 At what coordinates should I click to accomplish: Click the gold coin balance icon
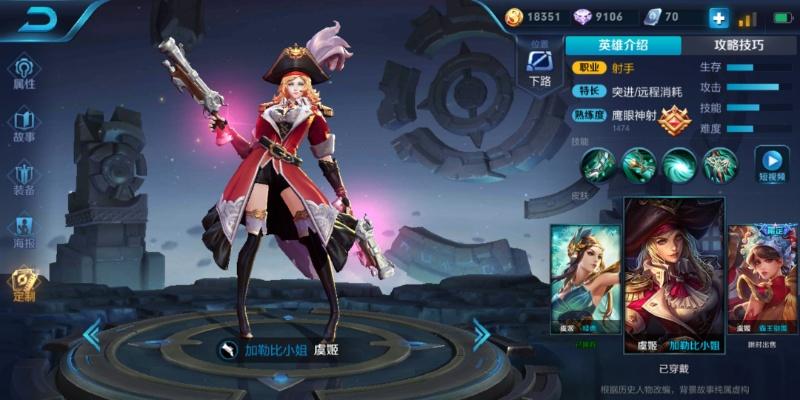pyautogui.click(x=514, y=17)
